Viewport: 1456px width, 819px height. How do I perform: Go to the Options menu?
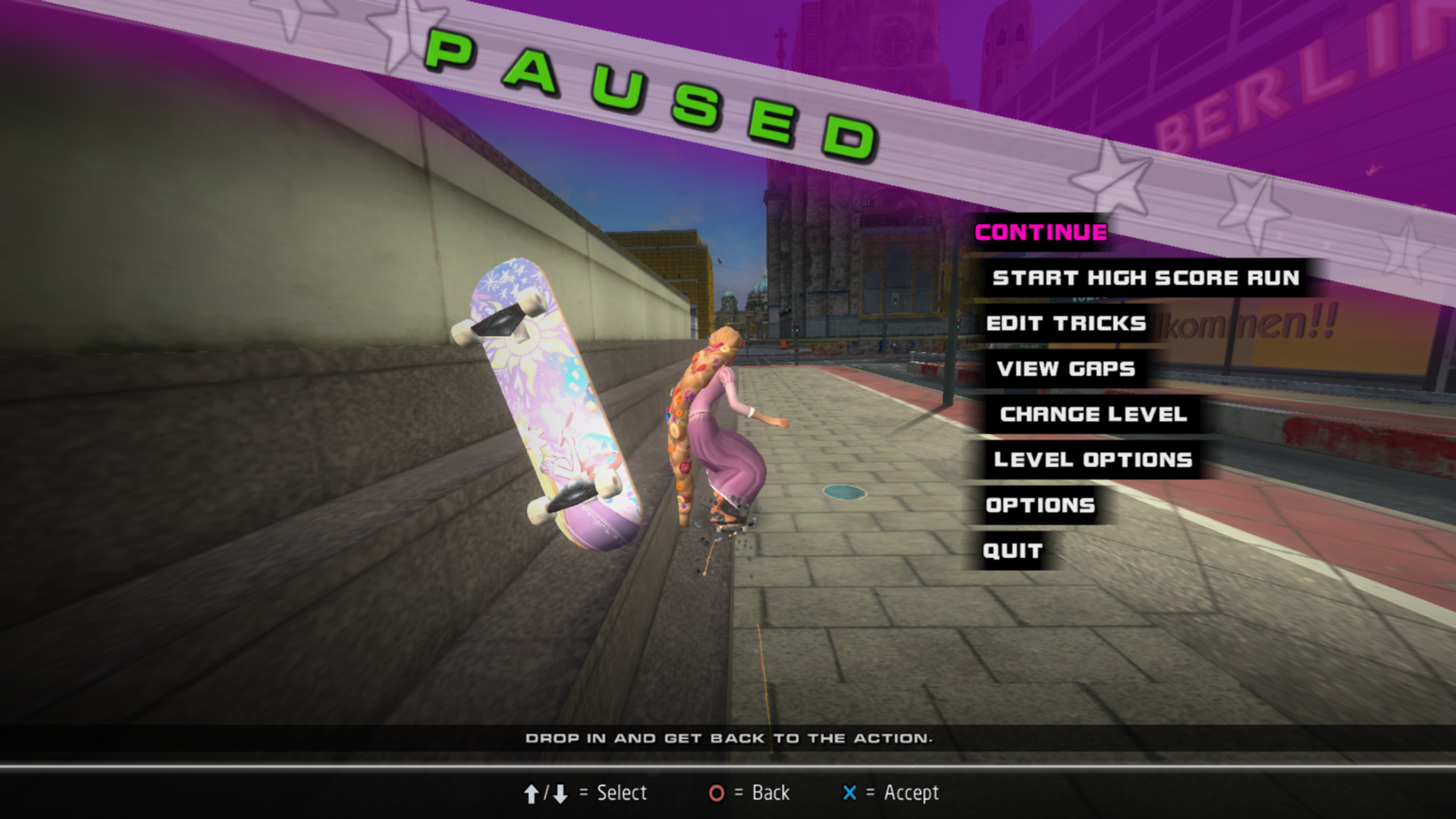[x=1040, y=505]
